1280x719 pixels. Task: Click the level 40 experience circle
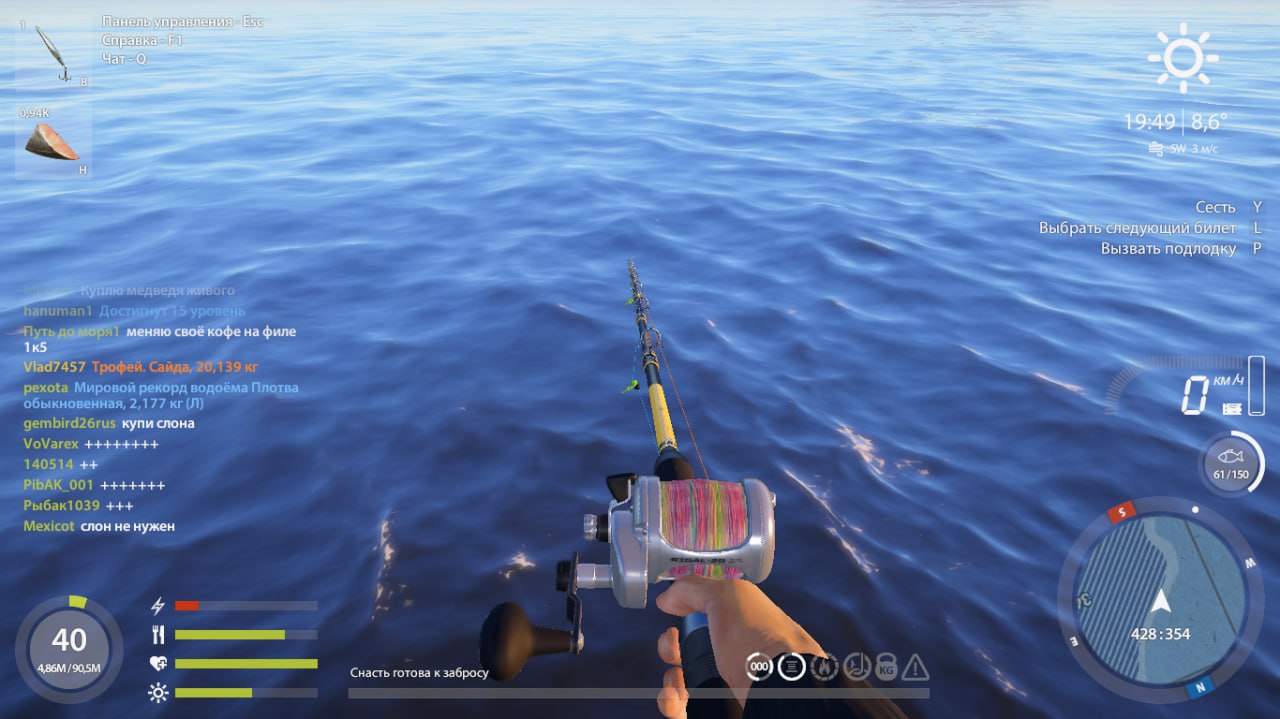coord(69,646)
